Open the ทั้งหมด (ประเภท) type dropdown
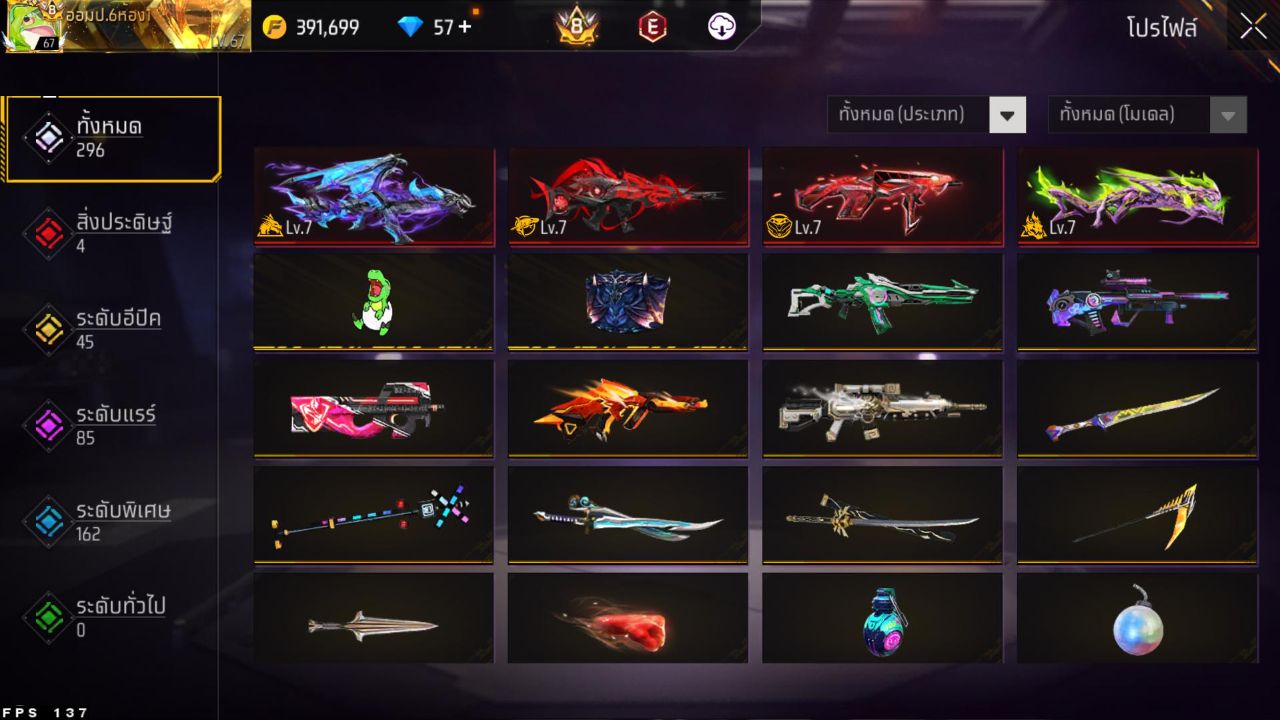The height and width of the screenshot is (720, 1280). coord(910,114)
